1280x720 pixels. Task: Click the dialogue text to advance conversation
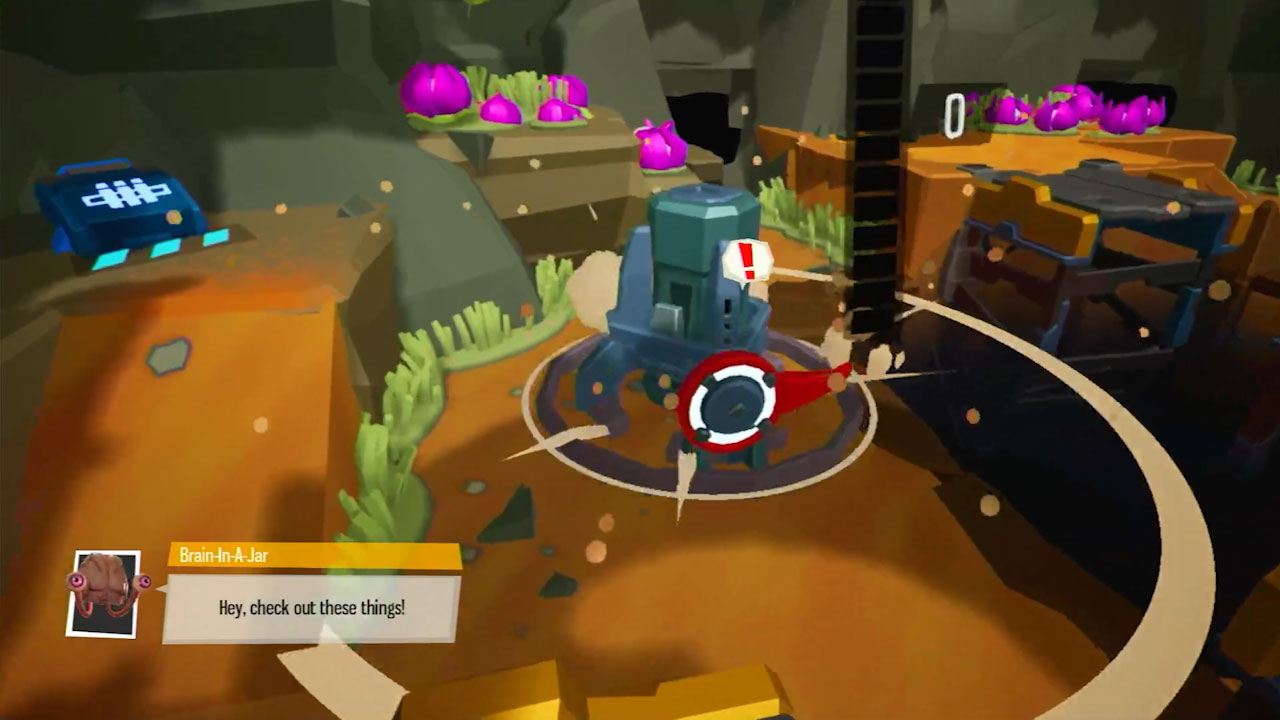[310, 604]
